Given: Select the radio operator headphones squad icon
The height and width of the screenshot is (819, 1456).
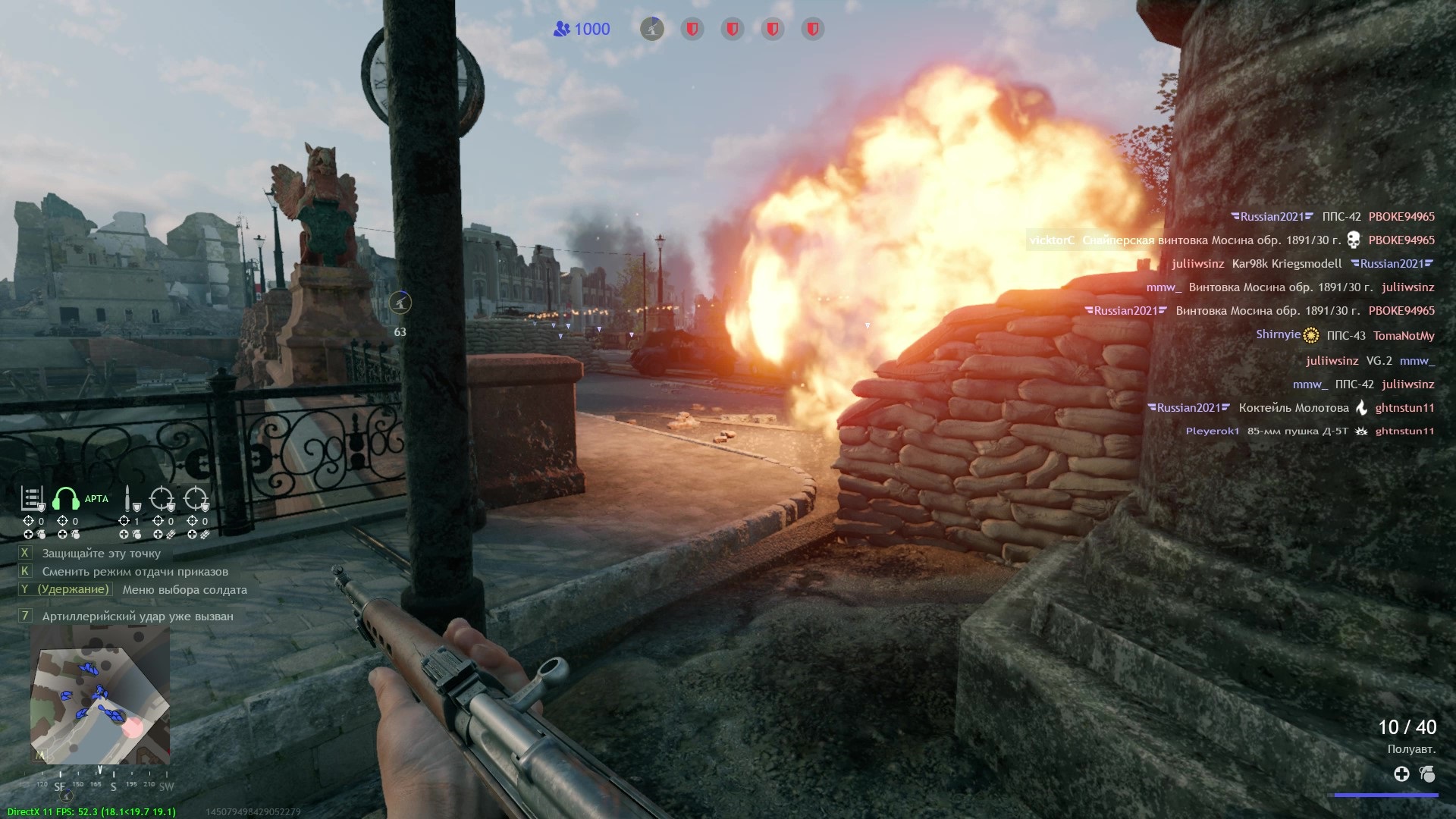Looking at the screenshot, I should 66,499.
